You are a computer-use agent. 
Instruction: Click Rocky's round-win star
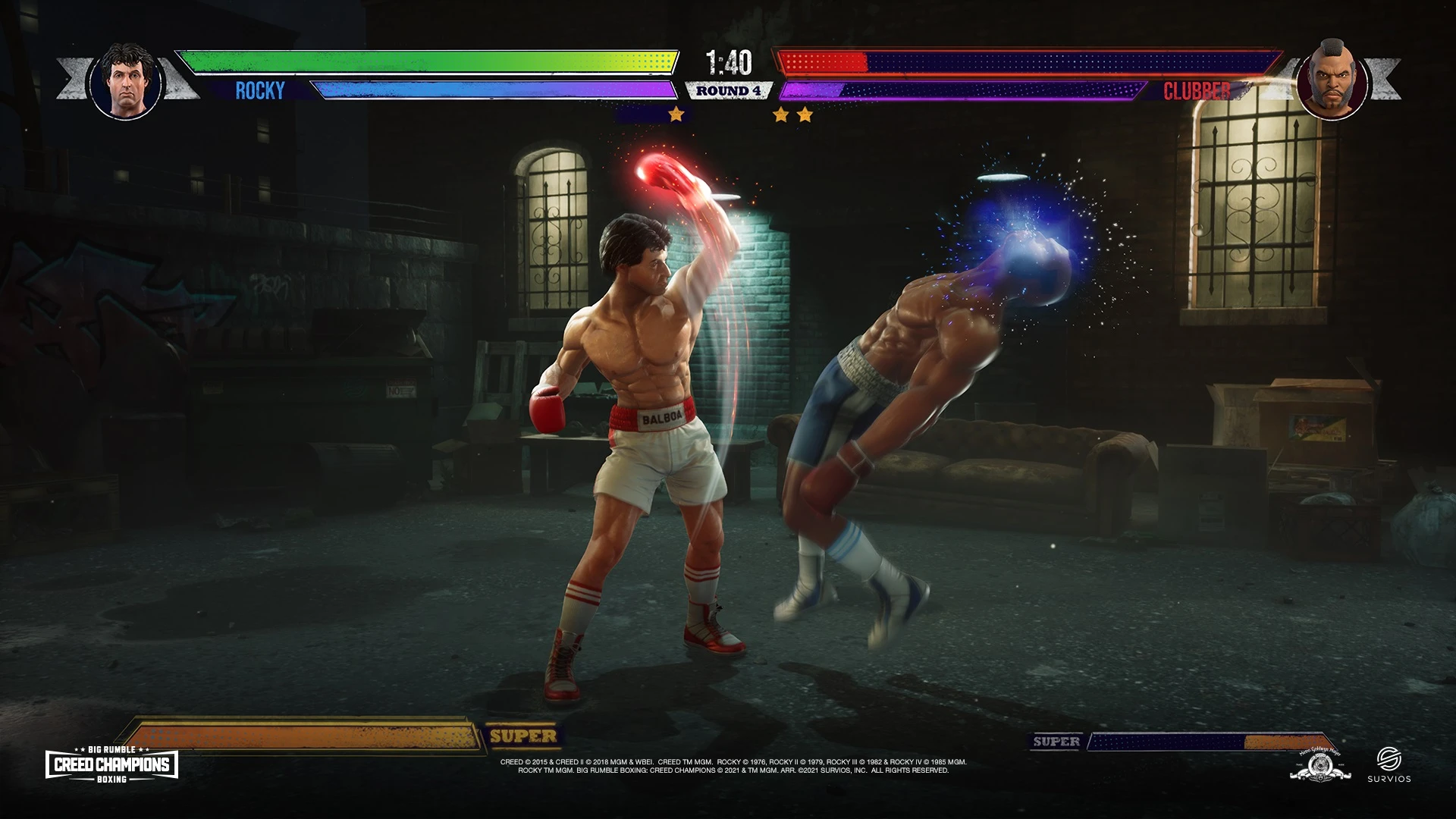(x=673, y=114)
